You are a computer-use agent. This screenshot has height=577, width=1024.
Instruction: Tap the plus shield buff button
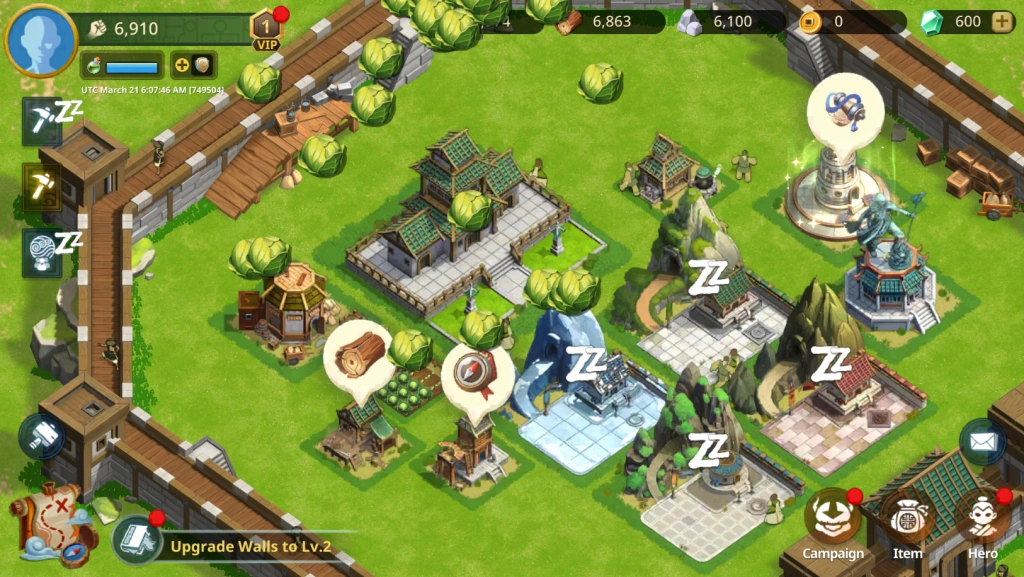[x=193, y=65]
